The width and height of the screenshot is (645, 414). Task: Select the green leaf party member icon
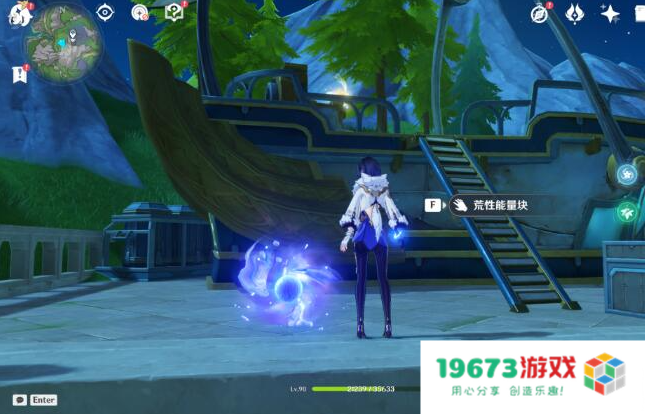(627, 212)
